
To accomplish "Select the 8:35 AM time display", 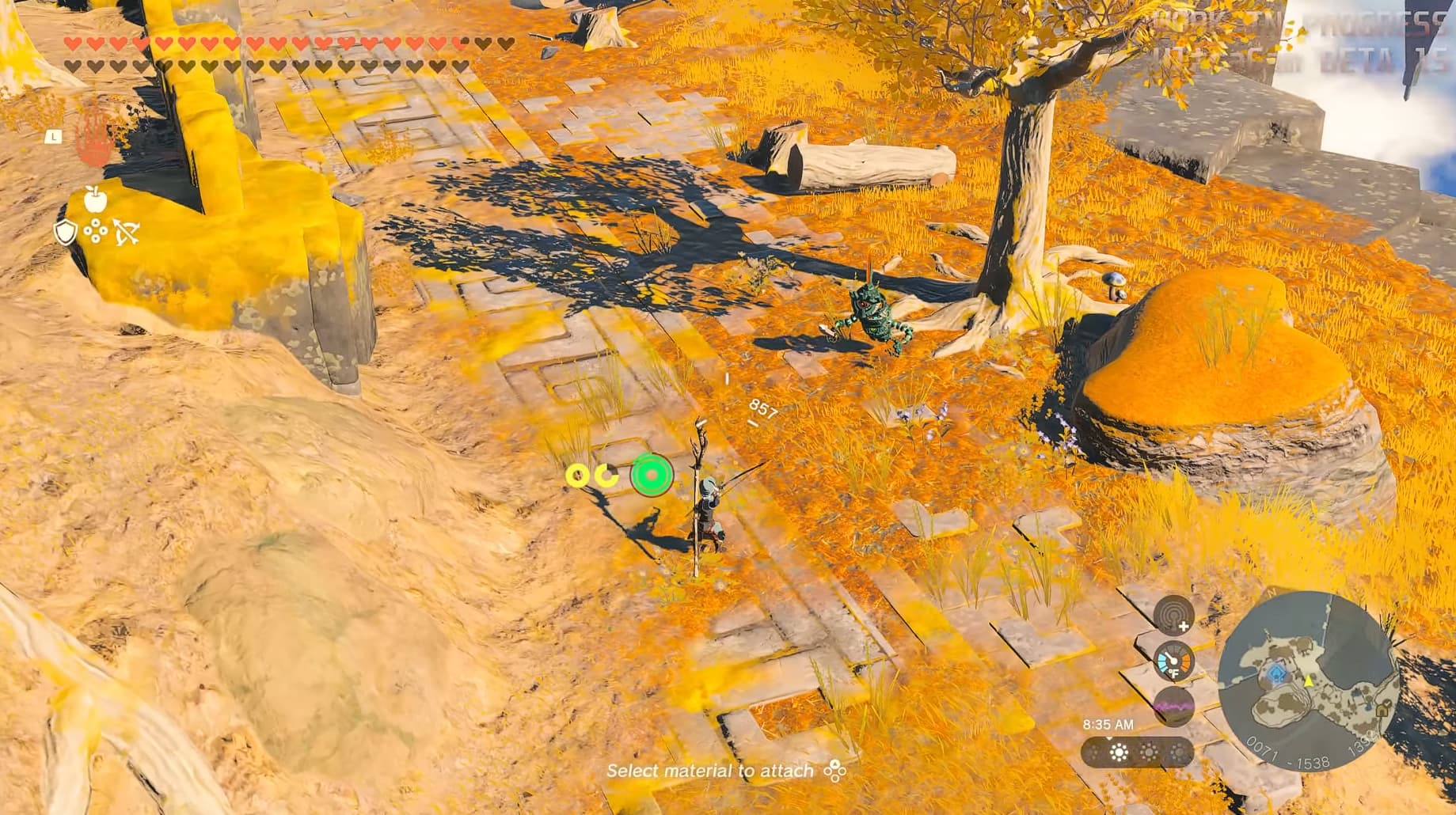I will (x=1108, y=724).
